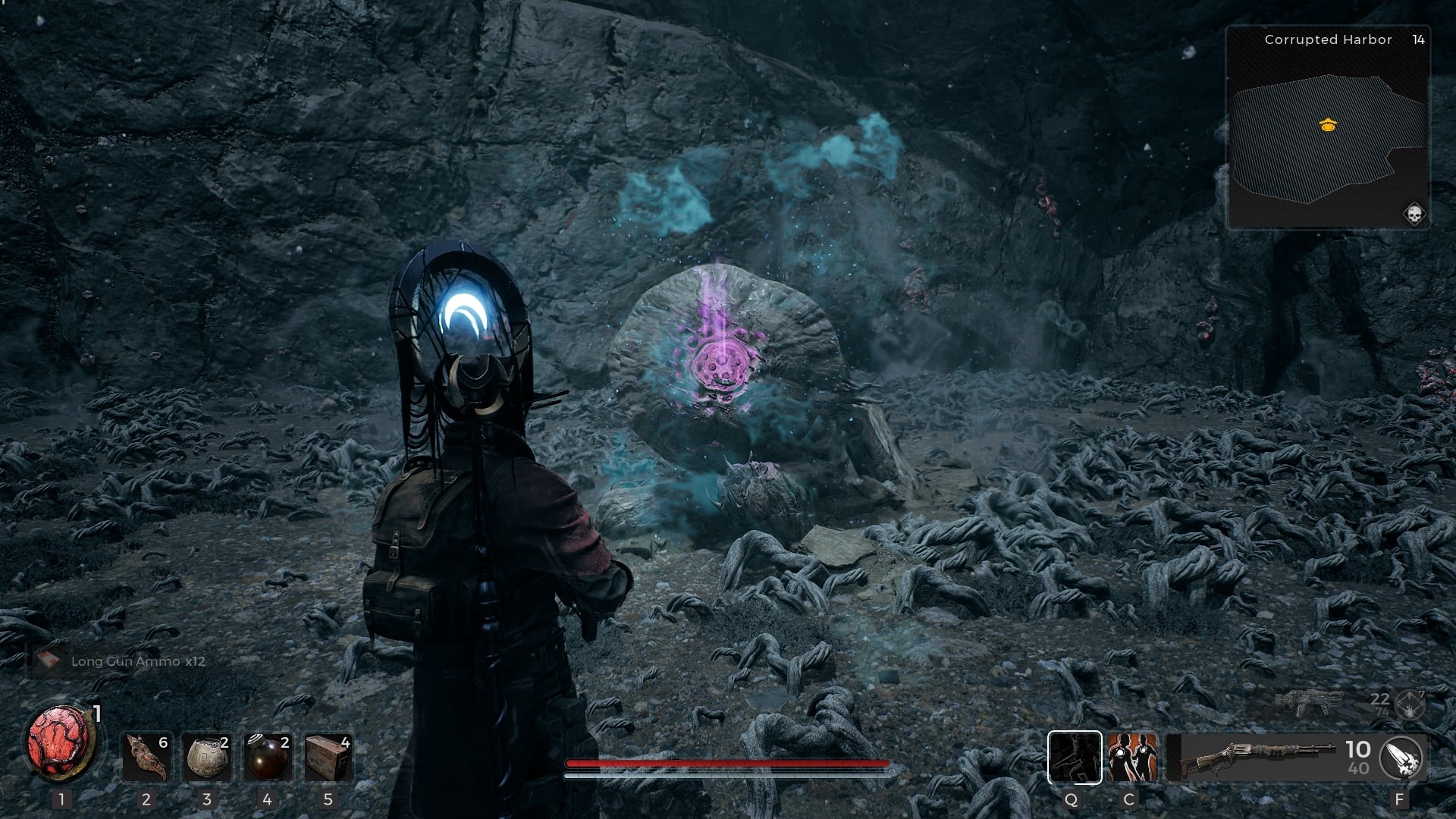The height and width of the screenshot is (819, 1456).
Task: Select the dark round flask consumable
Action: [x=268, y=757]
